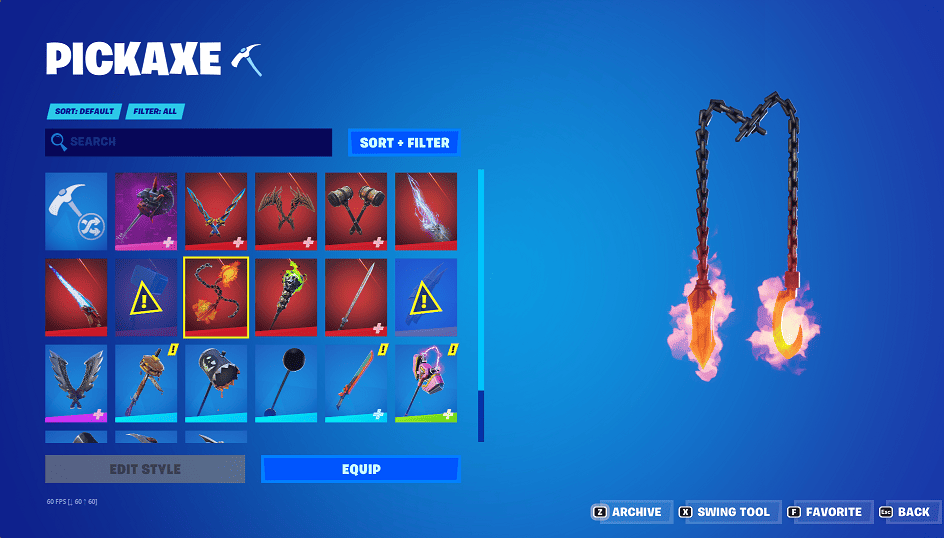Open the Edit Style button
The image size is (944, 538).
click(145, 469)
